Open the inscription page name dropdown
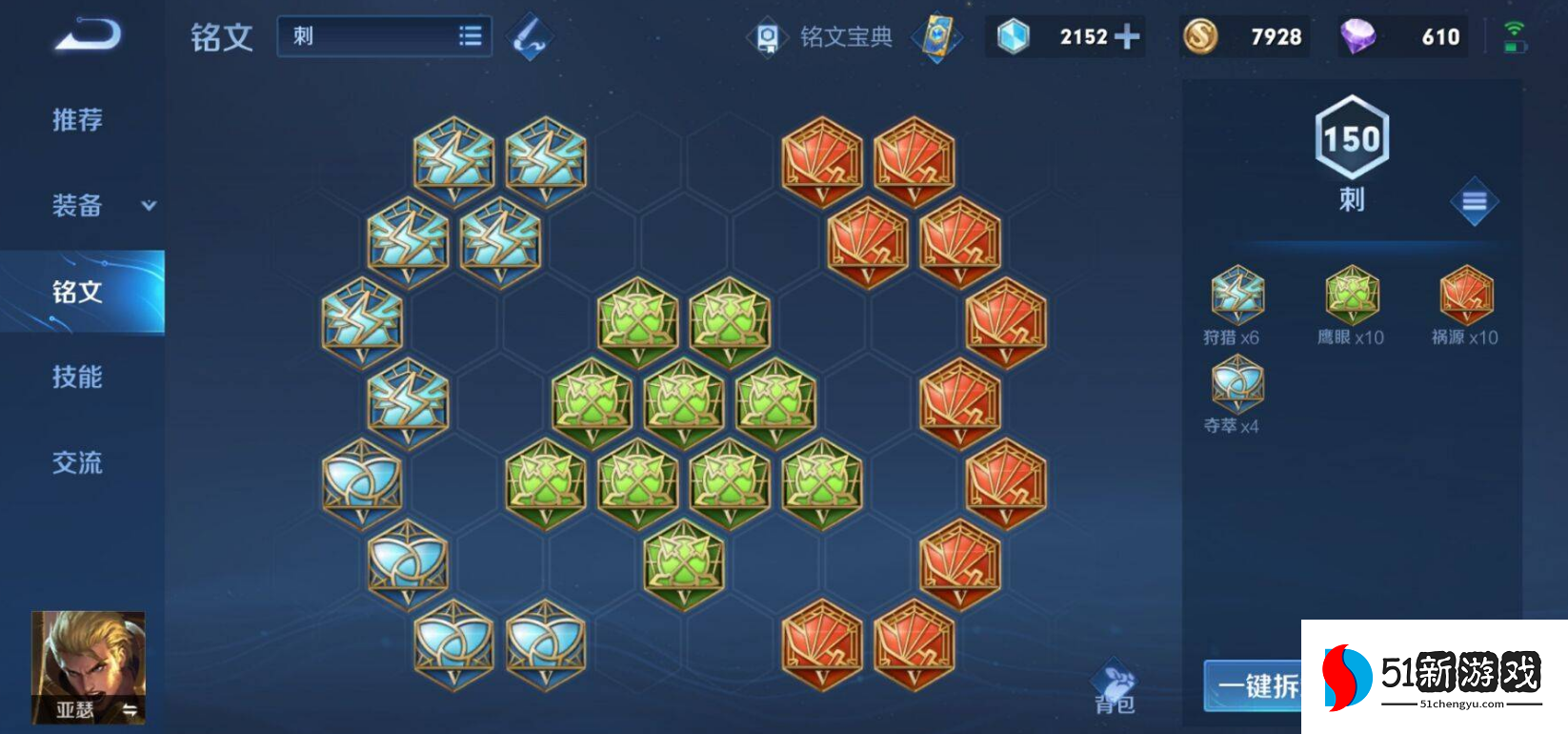The image size is (1568, 734). tap(385, 36)
